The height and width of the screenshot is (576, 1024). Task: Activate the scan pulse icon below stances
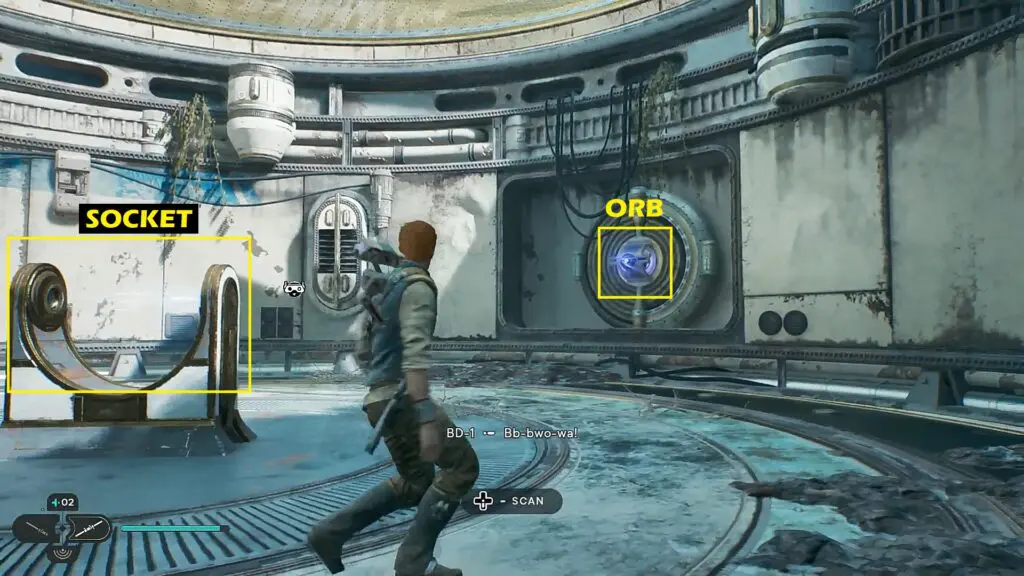(x=61, y=551)
